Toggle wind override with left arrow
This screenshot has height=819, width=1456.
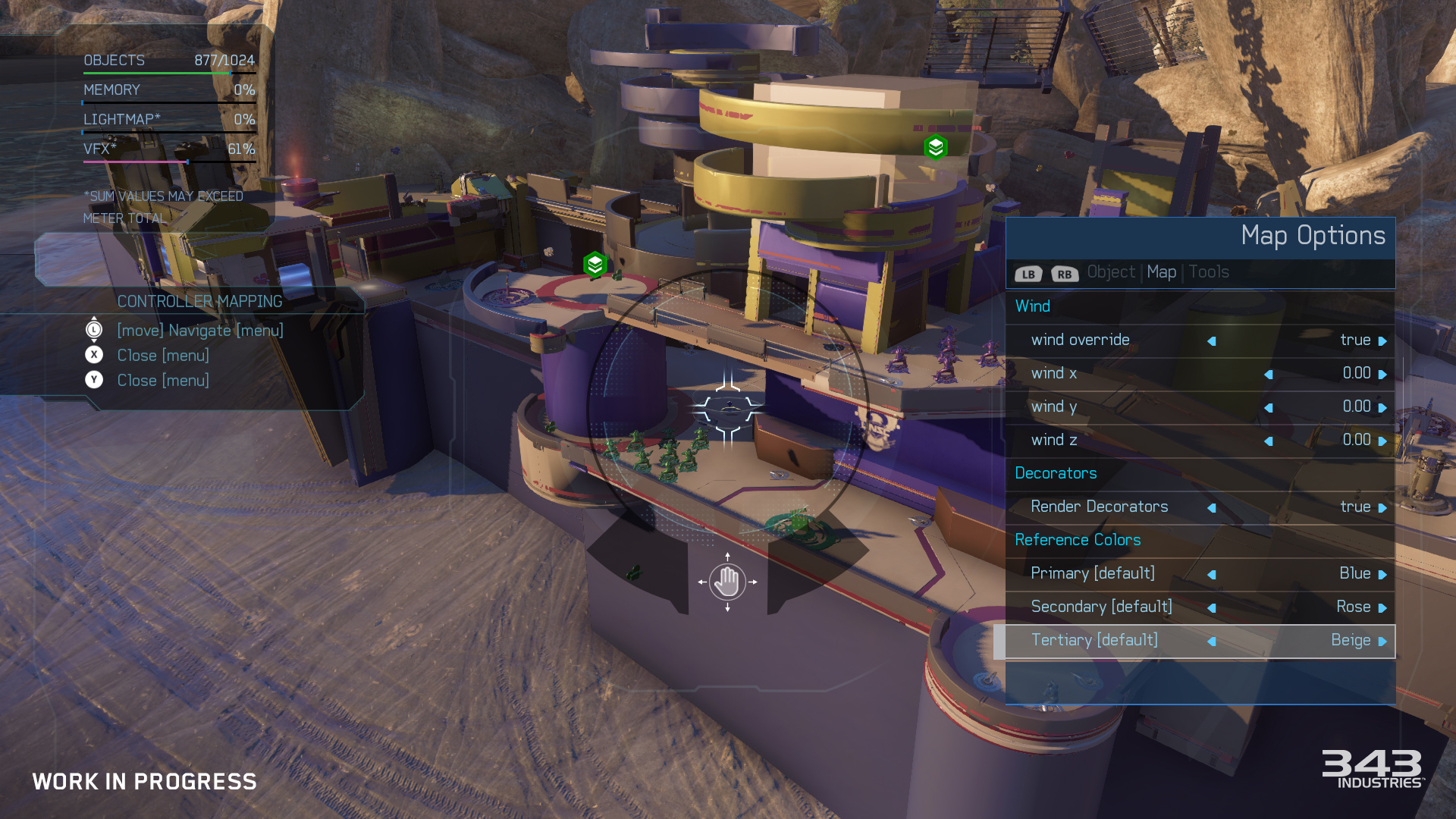[1212, 341]
